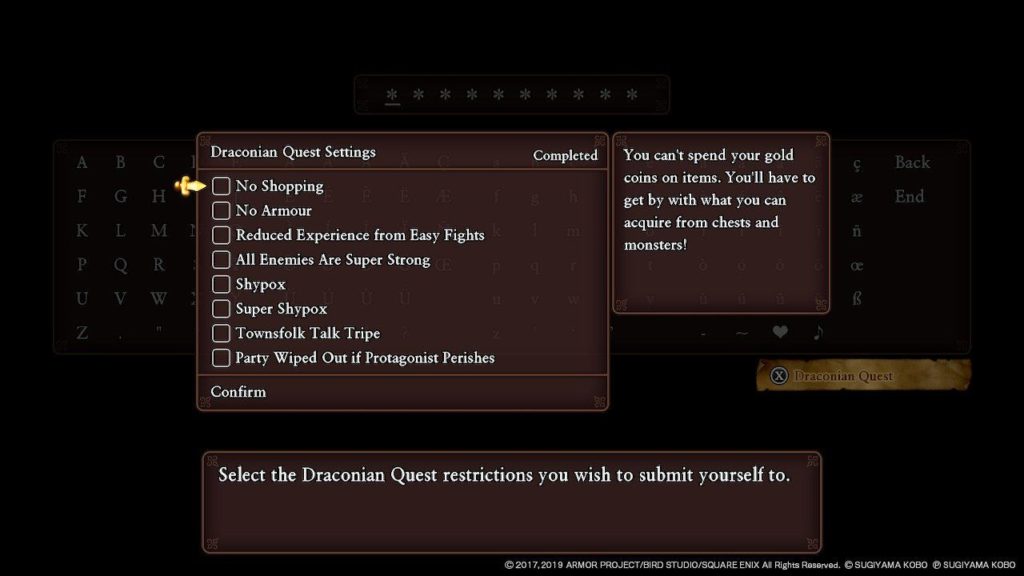Screen dimensions: 1024x576
Task: Pick the letter P key
Action: (82, 265)
